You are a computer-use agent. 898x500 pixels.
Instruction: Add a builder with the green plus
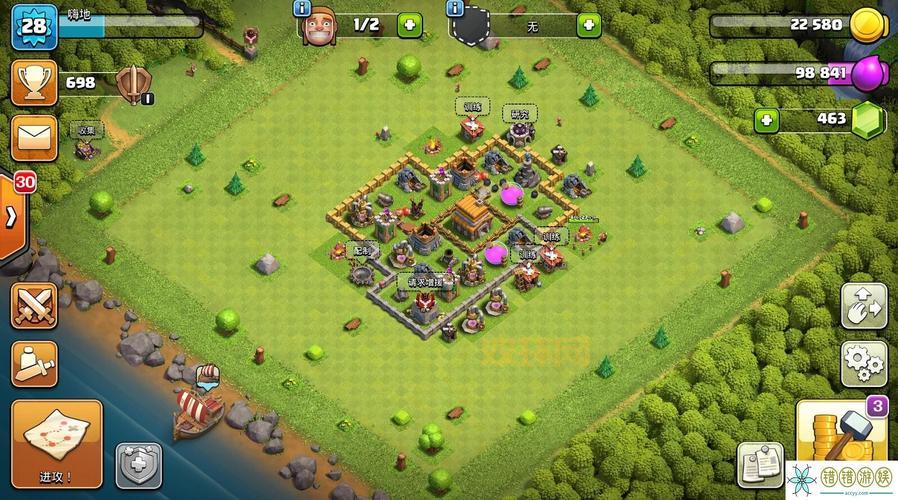(x=410, y=25)
